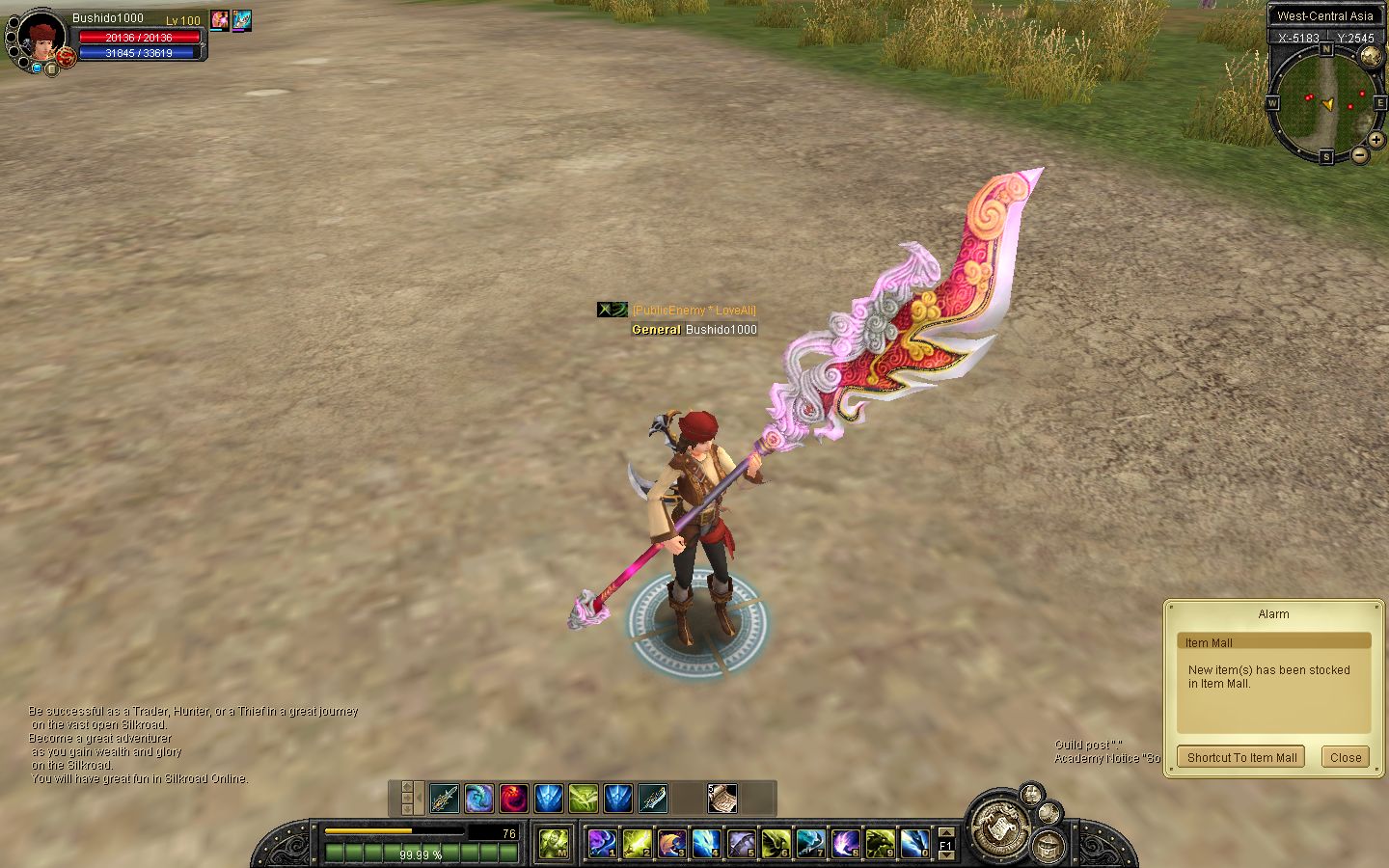The image size is (1389, 868).
Task: Use the skill in hotbar slot 1
Action: pos(602,844)
